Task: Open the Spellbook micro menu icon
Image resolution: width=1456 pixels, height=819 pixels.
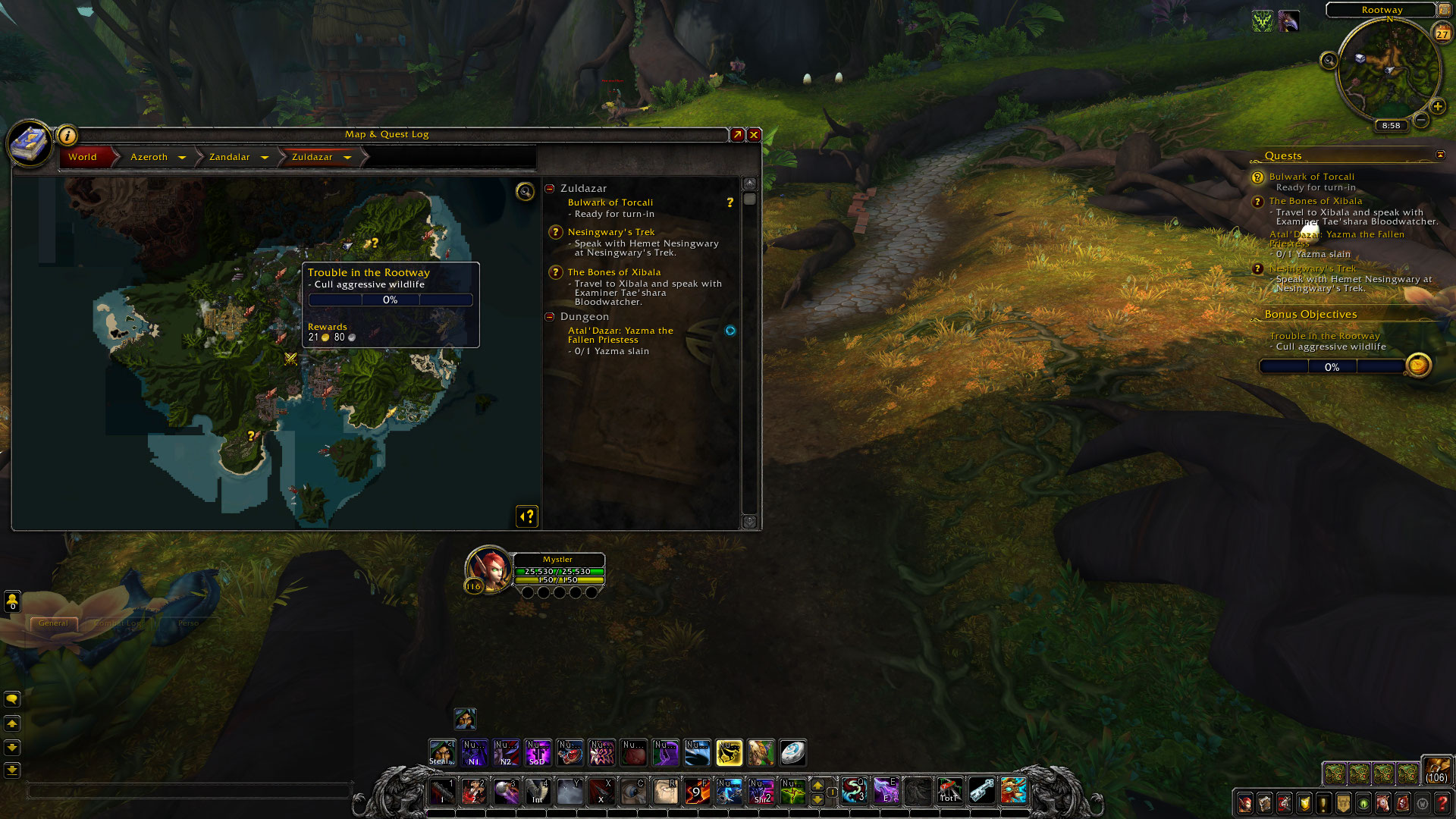Action: [x=1264, y=804]
